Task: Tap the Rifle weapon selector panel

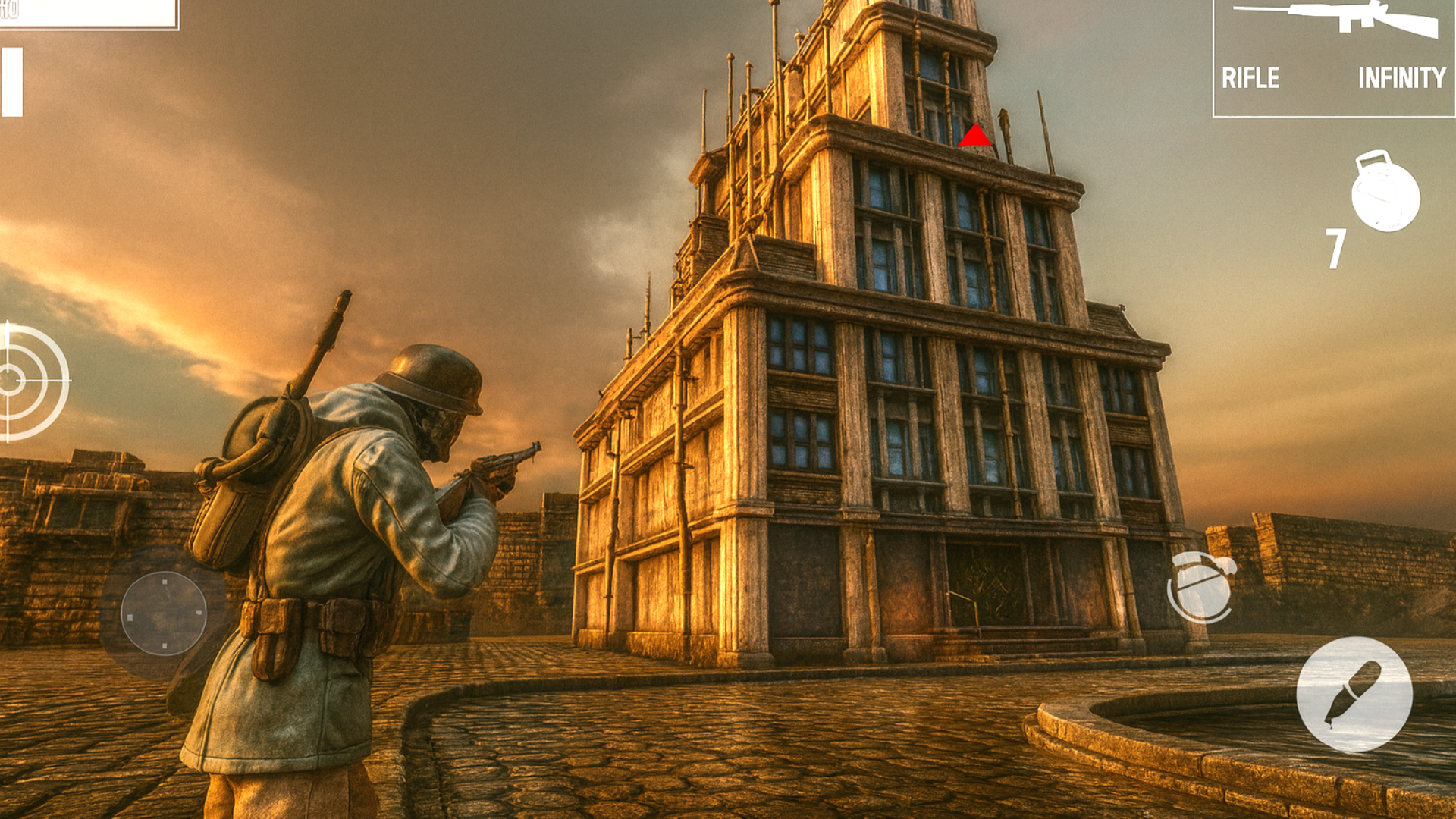Action: pyautogui.click(x=1333, y=58)
